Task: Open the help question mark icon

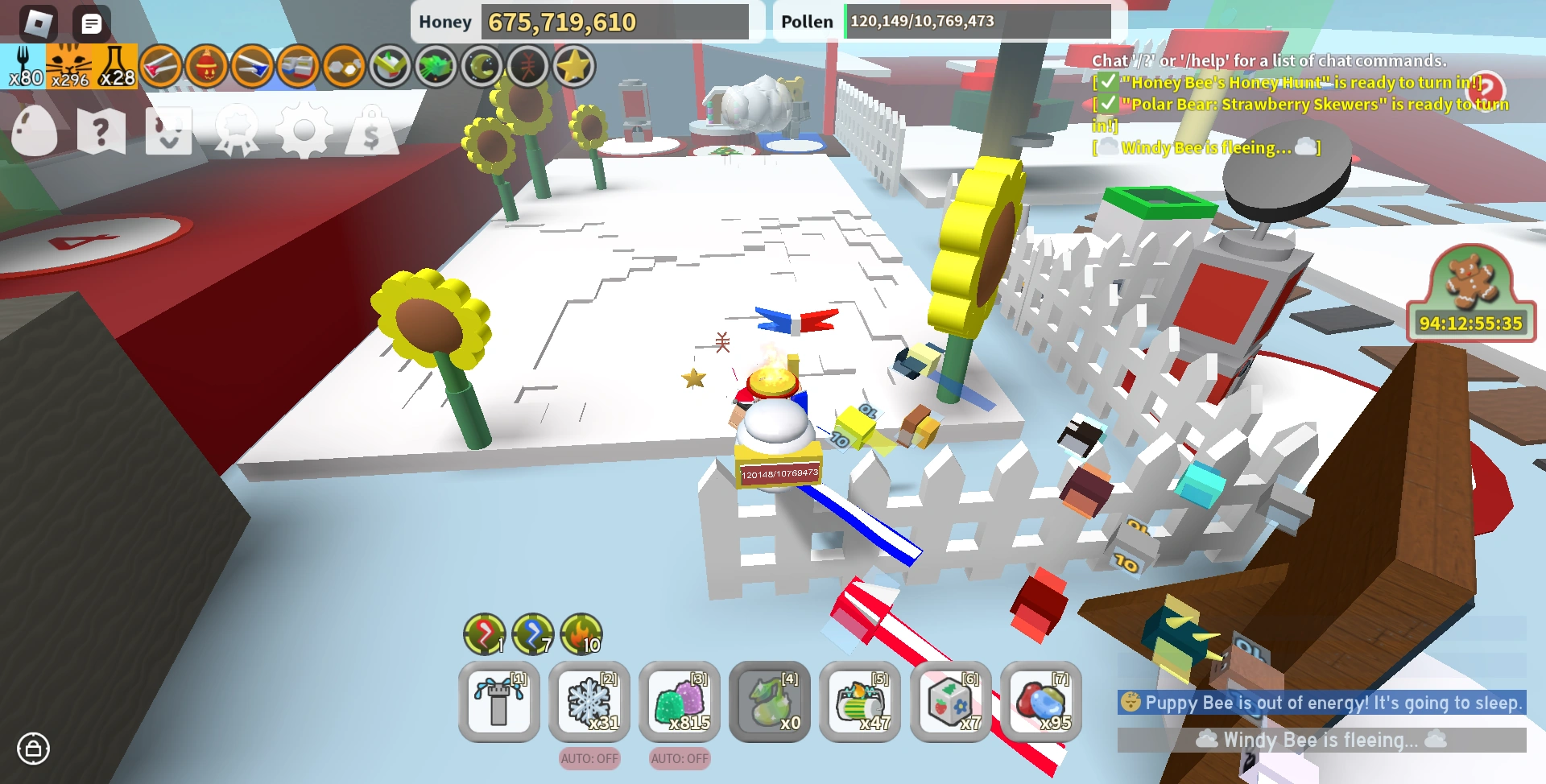Action: click(100, 131)
